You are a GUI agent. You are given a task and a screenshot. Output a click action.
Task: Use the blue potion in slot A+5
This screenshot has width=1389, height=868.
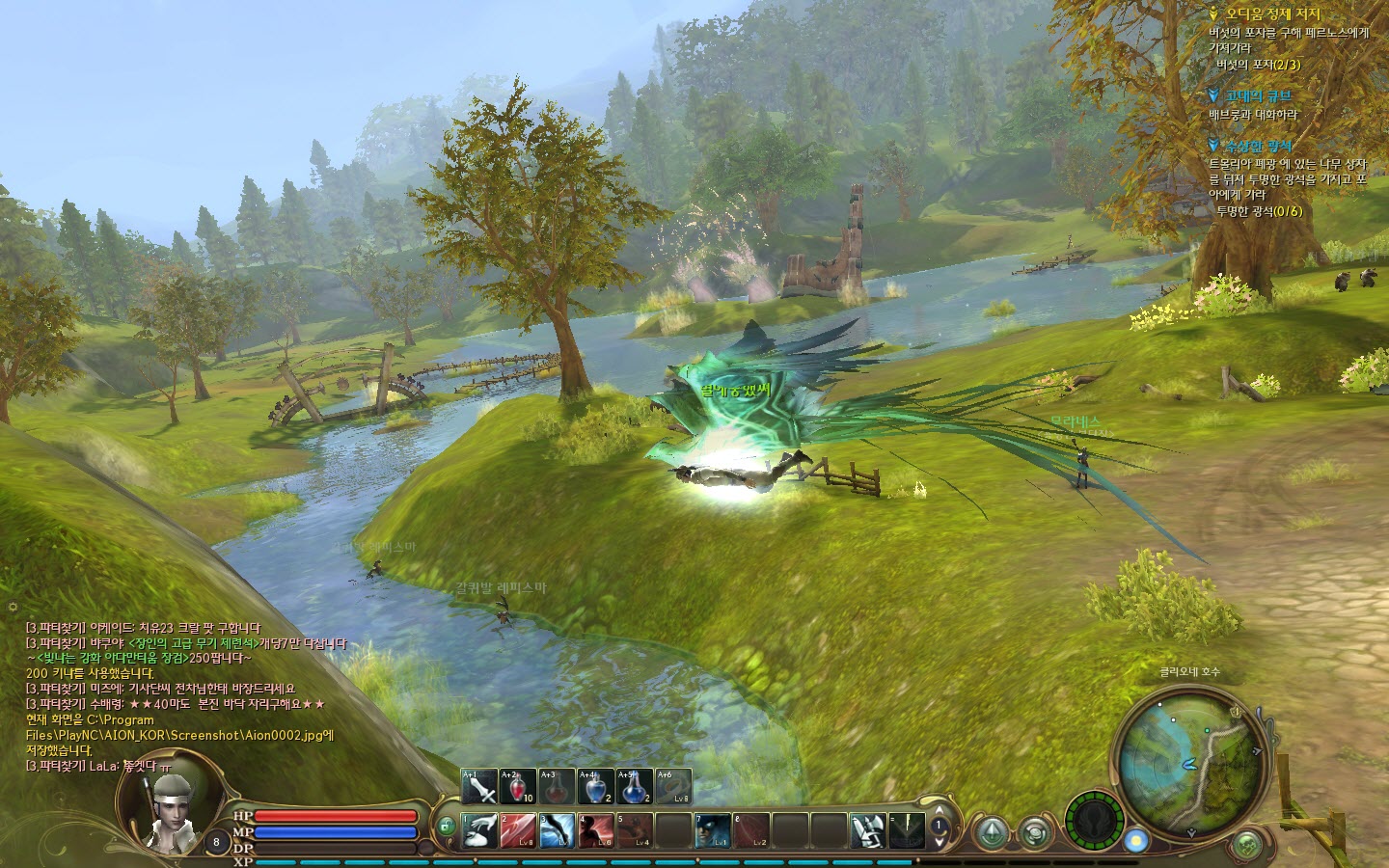[634, 787]
